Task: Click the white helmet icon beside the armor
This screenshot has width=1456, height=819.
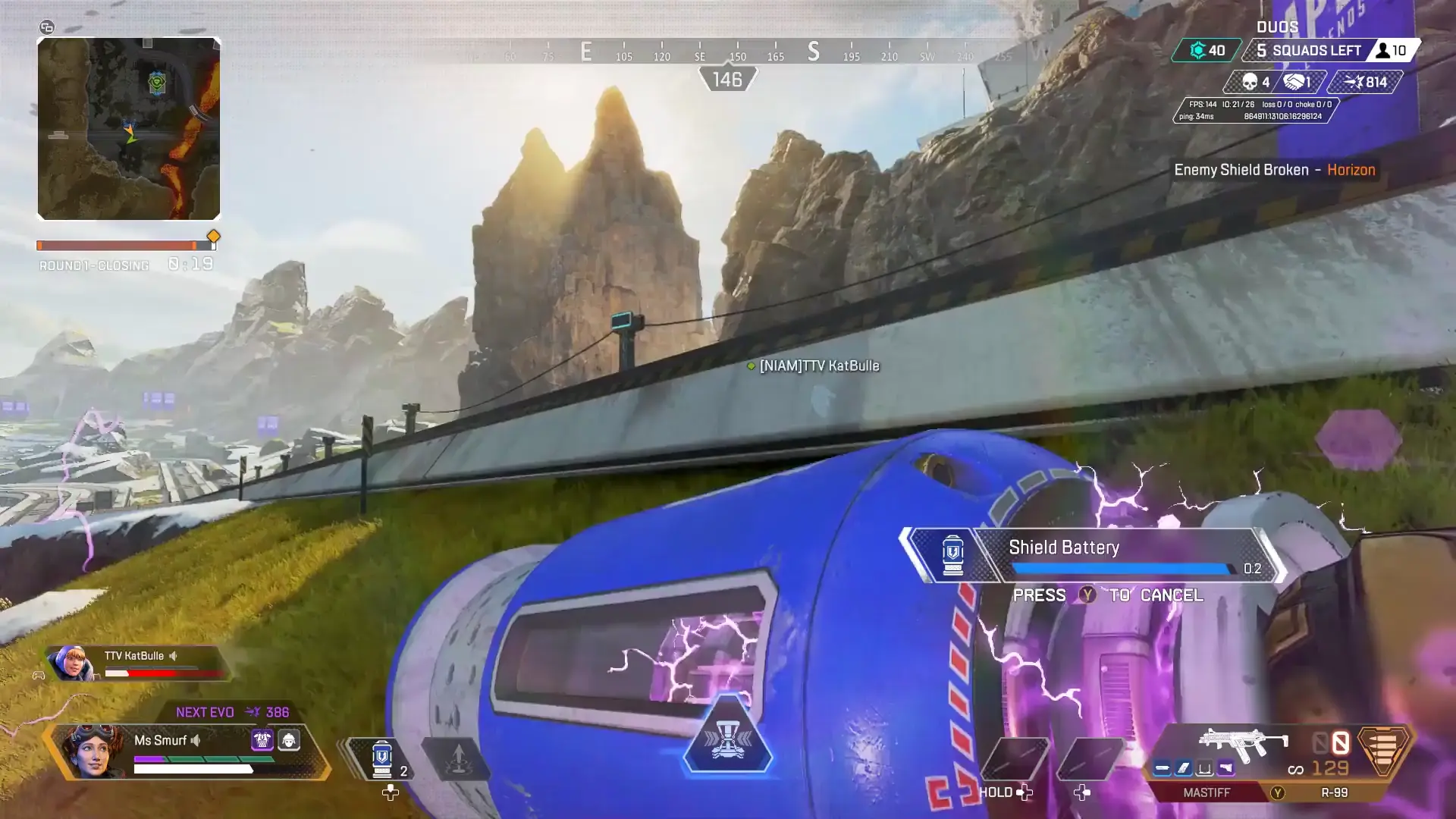Action: pos(288,742)
